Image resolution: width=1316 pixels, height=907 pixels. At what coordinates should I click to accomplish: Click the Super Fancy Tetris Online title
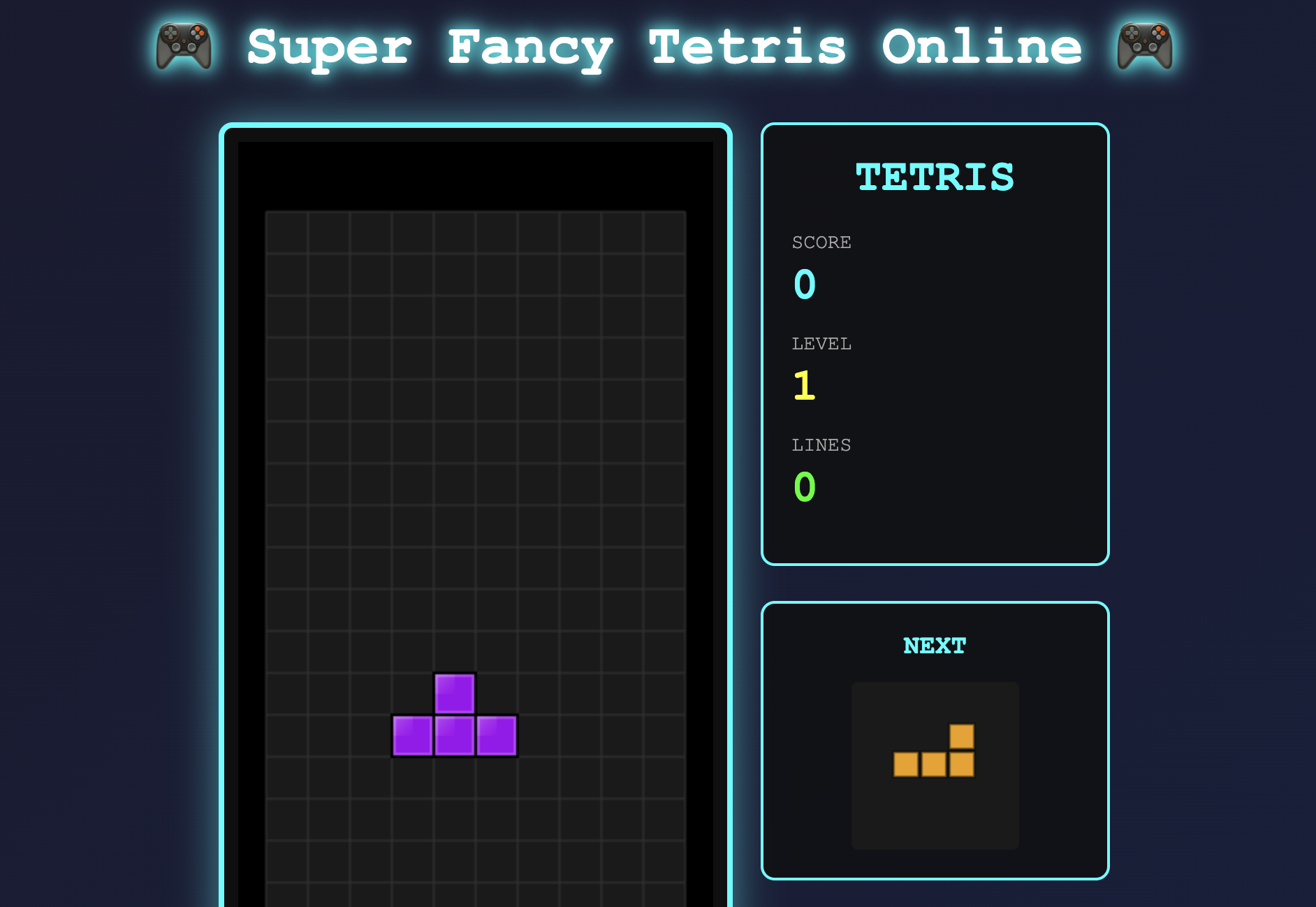click(664, 47)
